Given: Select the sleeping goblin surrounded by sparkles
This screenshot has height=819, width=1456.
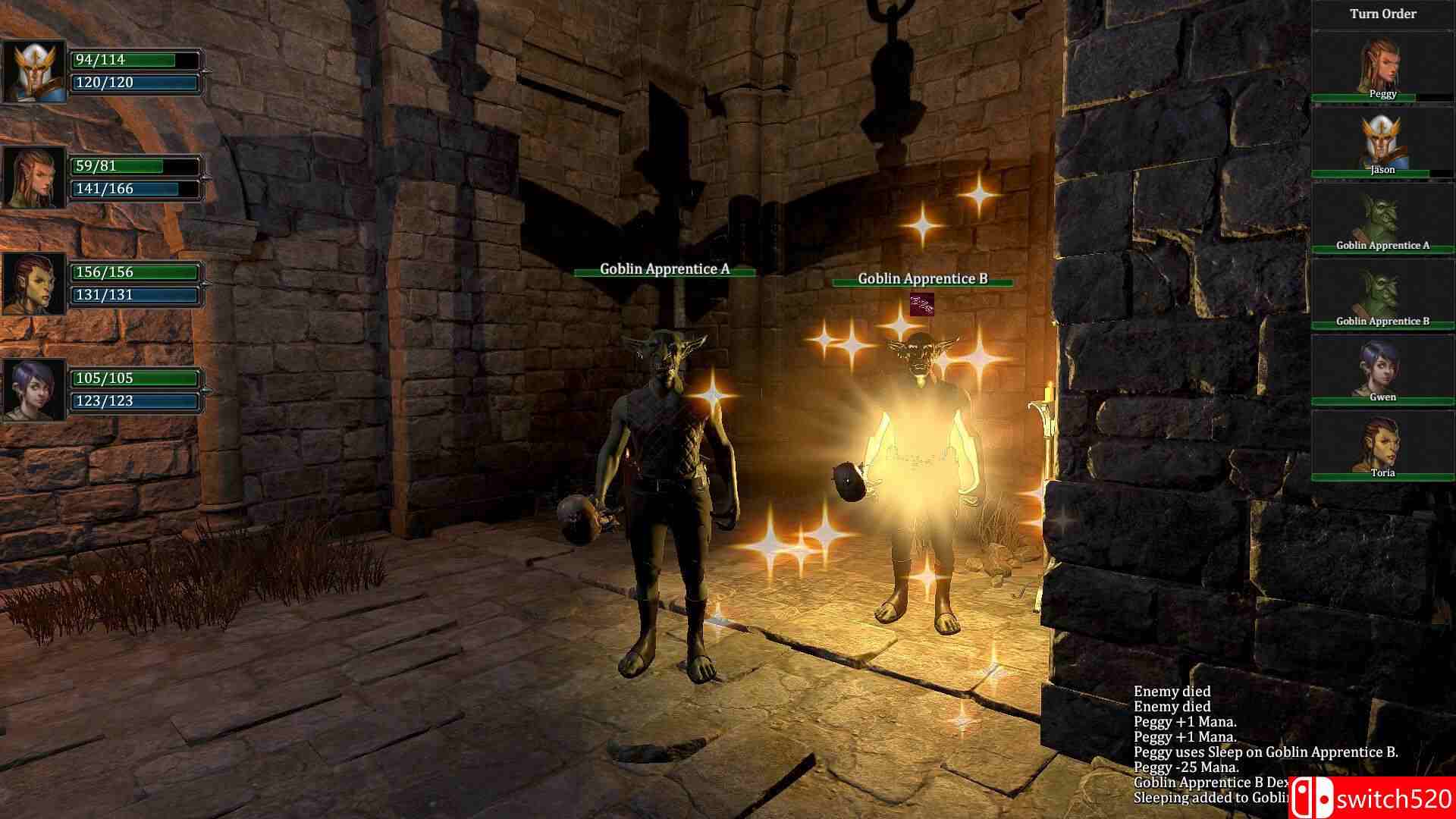Looking at the screenshot, I should [921, 455].
